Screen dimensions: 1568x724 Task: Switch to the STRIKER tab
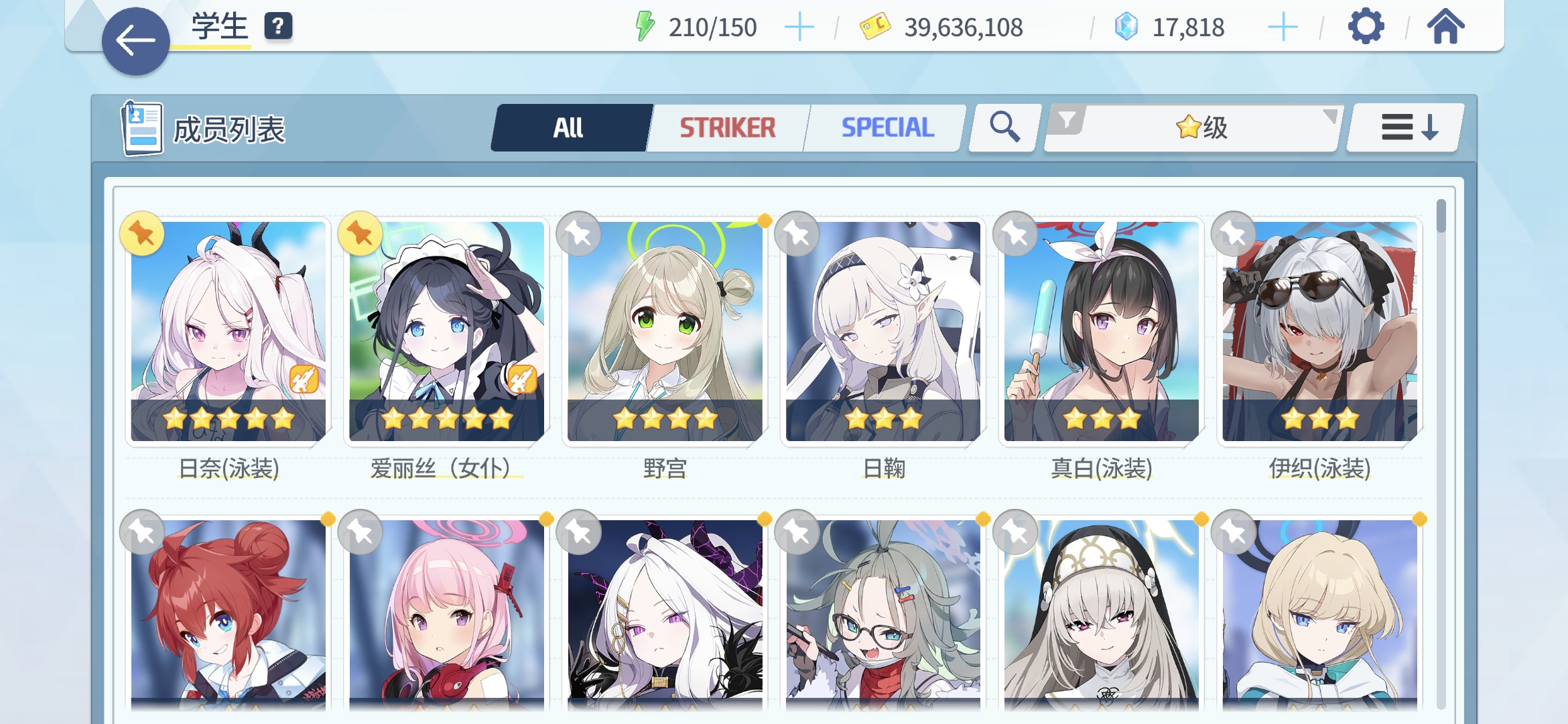click(727, 126)
